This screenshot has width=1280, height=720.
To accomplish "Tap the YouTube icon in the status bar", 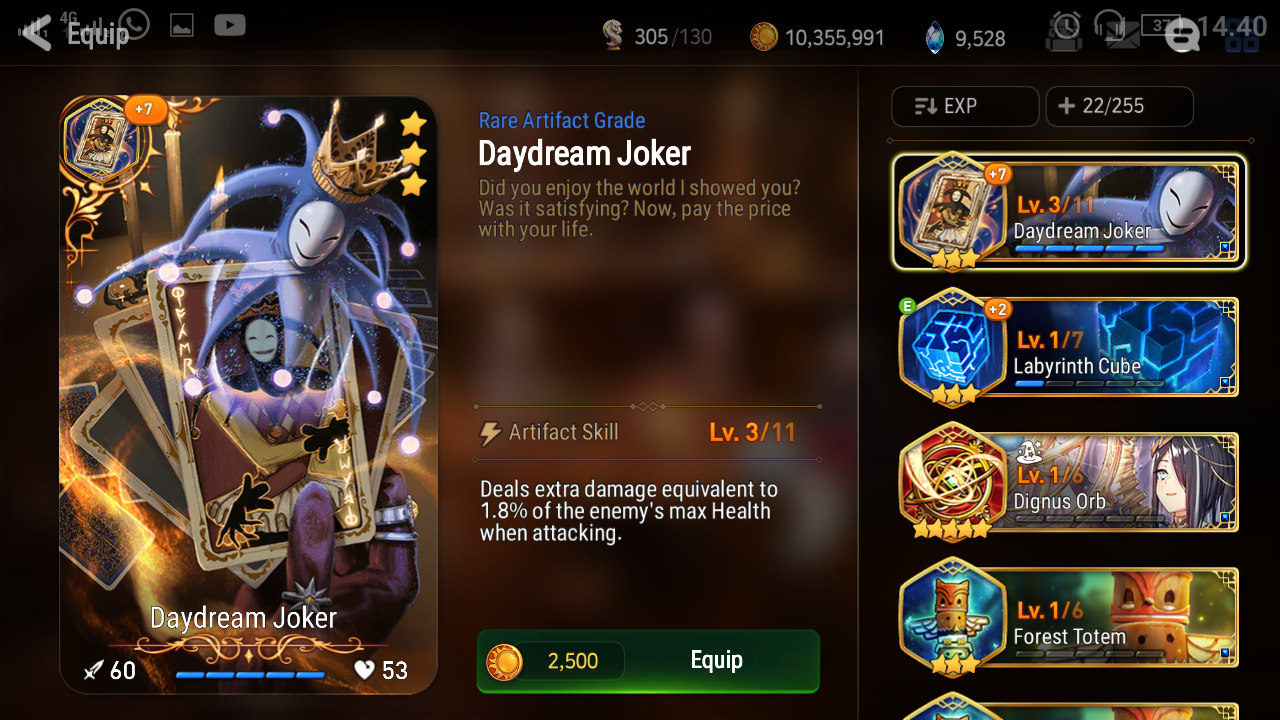I will click(229, 25).
